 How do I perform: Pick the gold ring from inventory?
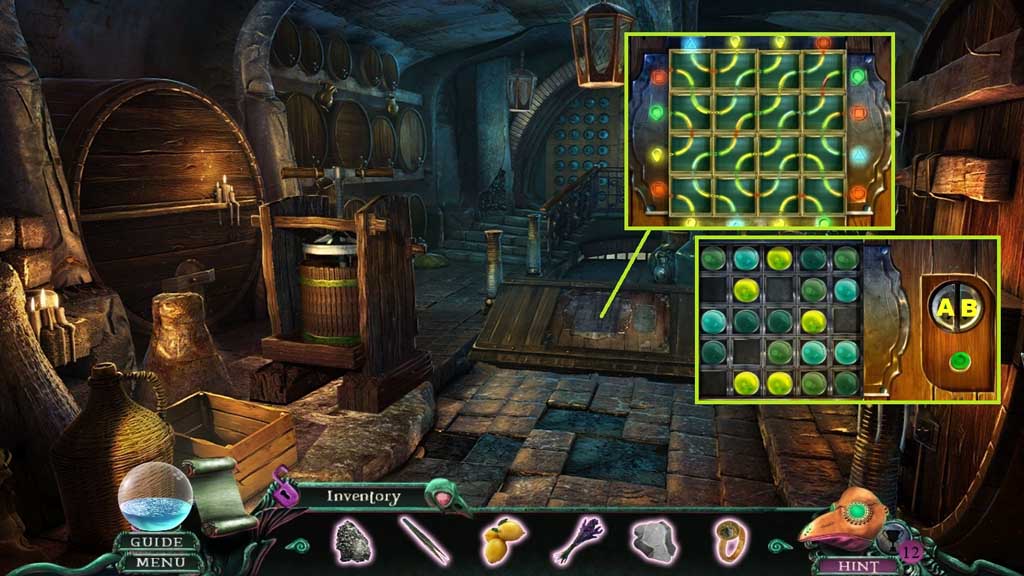pos(728,538)
